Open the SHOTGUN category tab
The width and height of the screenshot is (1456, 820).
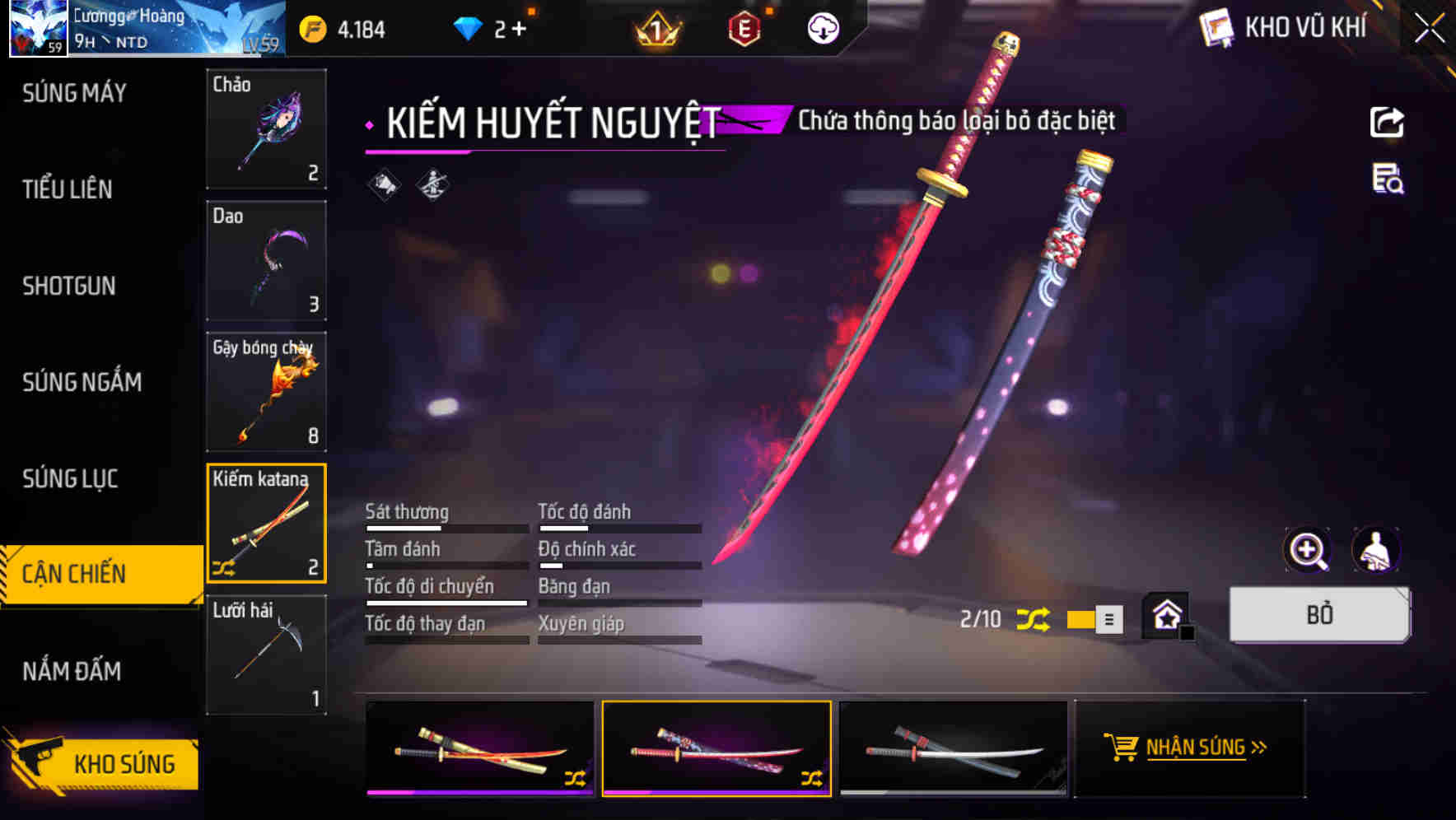click(x=69, y=286)
